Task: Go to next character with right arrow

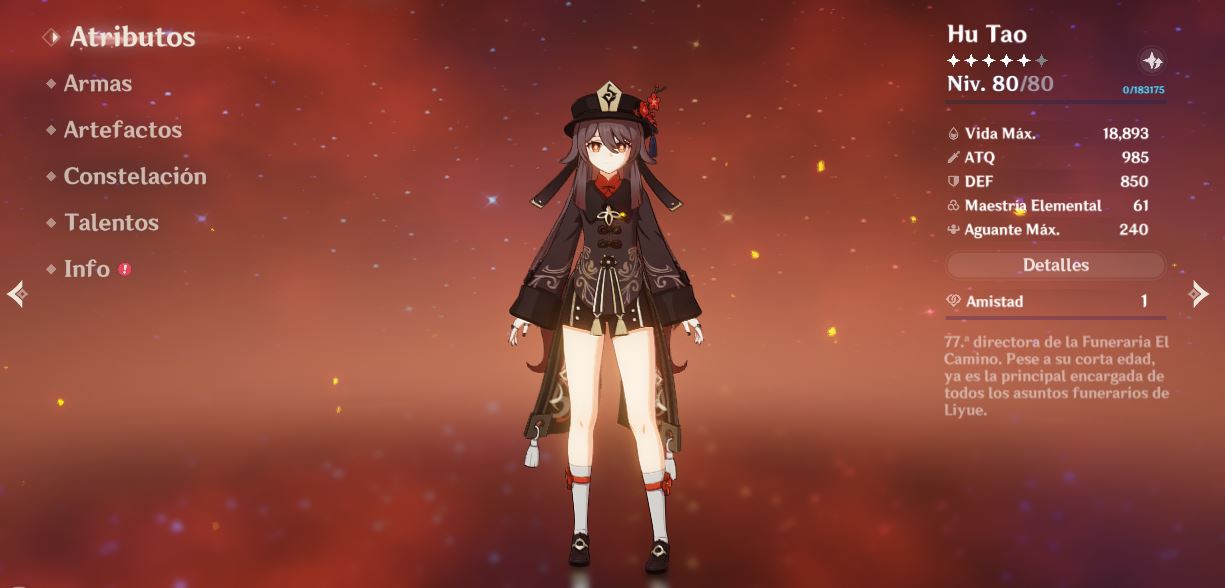Action: pyautogui.click(x=1198, y=293)
